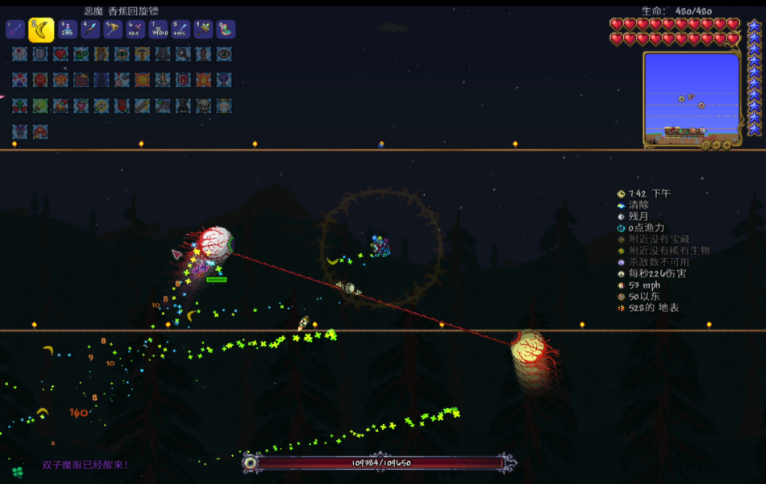Click the skull buff icon
This screenshot has width=766, height=484.
click(203, 106)
